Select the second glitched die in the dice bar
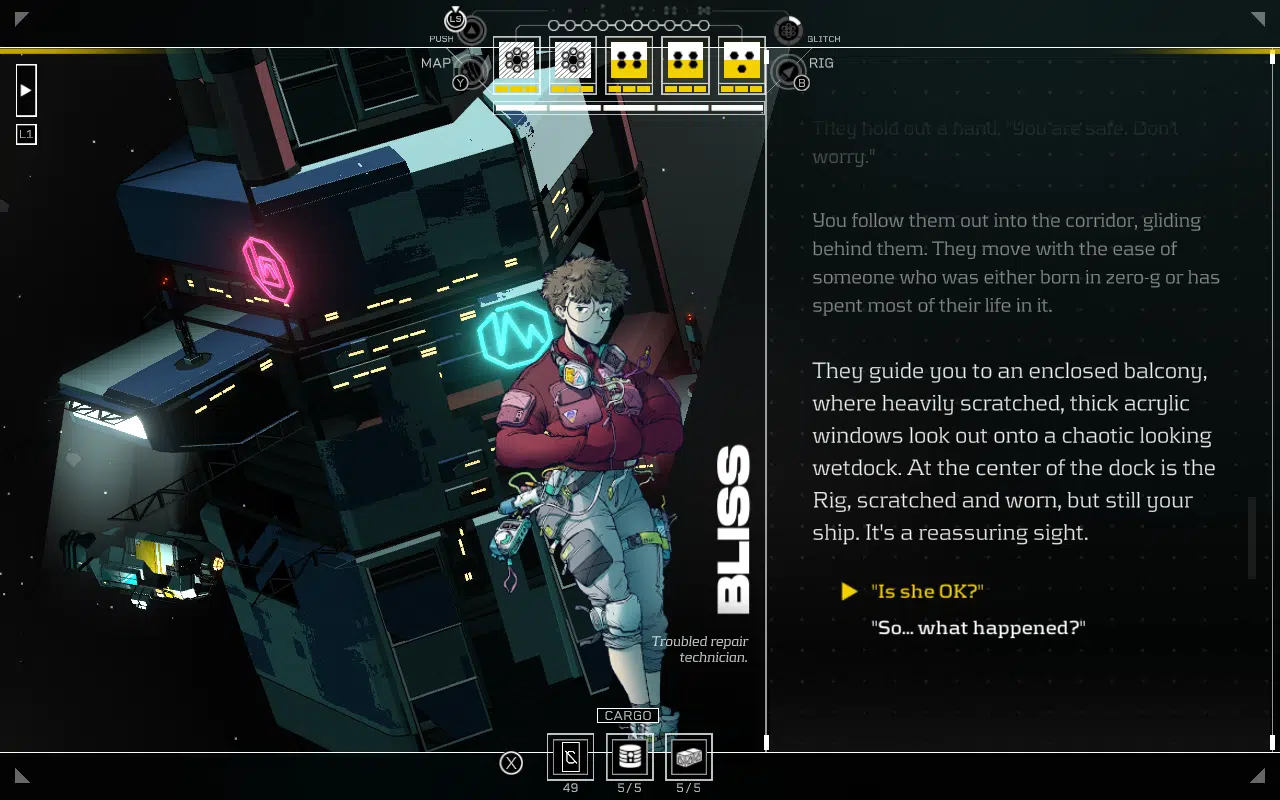 572,62
